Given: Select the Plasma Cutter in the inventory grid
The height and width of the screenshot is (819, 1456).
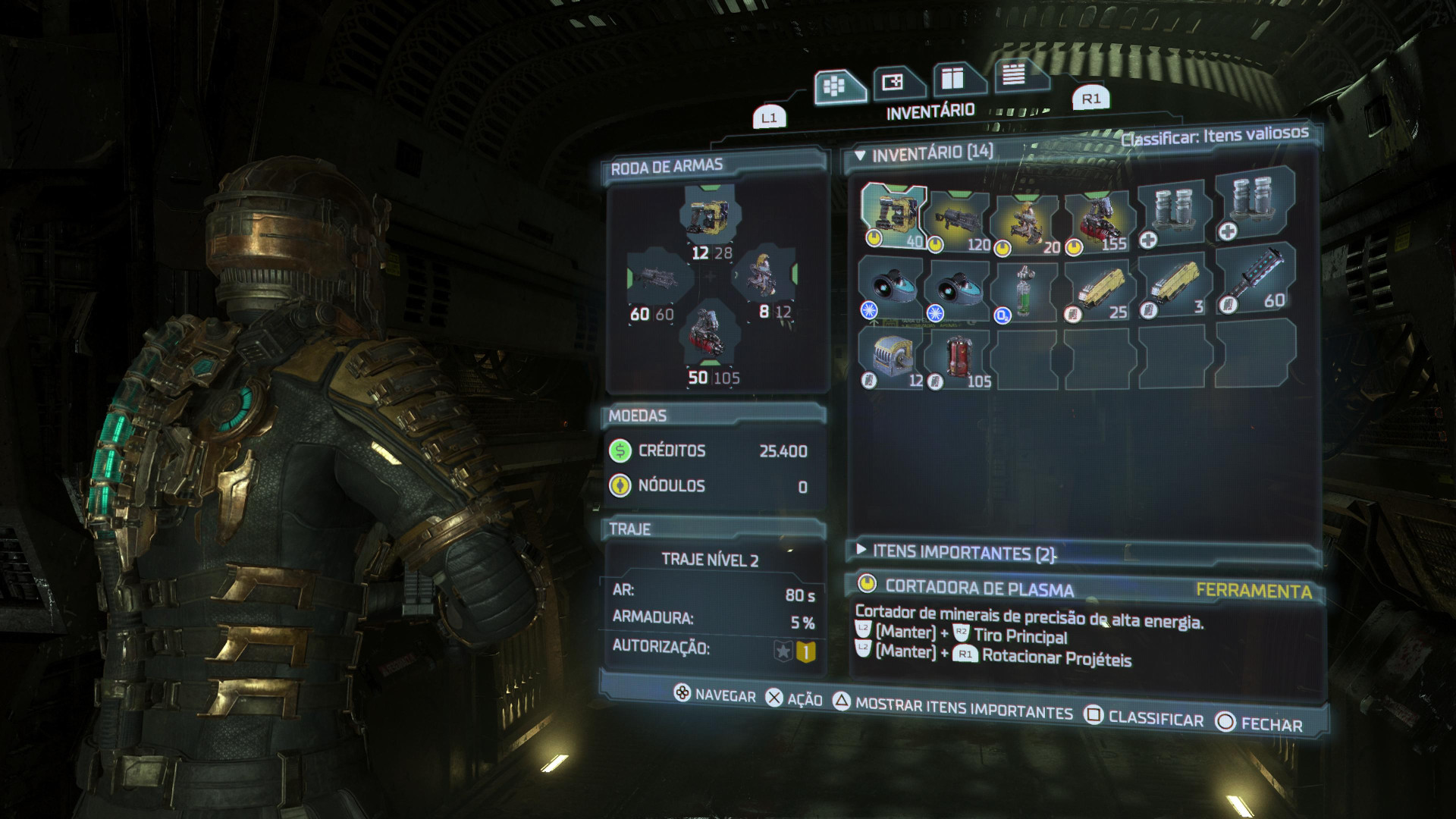Looking at the screenshot, I should coord(893,216).
